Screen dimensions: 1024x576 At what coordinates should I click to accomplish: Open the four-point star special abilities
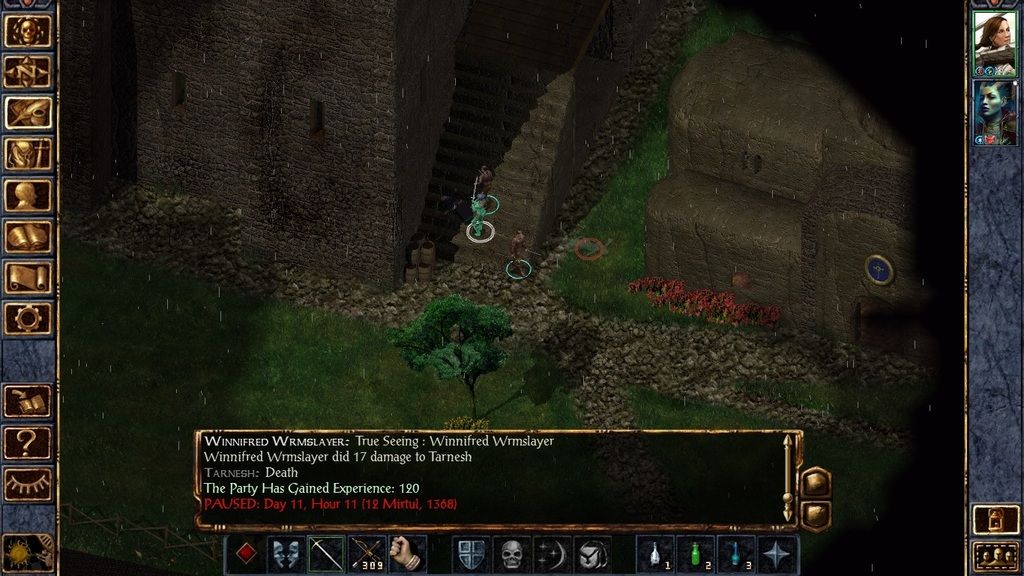tap(778, 554)
